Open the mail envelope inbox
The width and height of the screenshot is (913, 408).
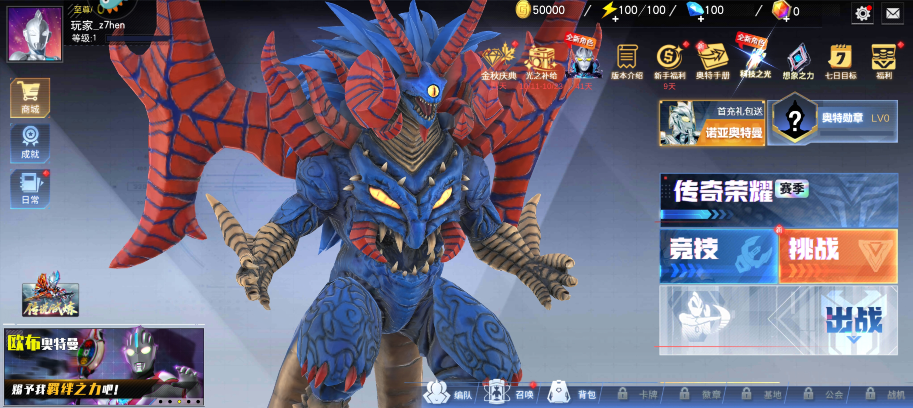pos(892,13)
